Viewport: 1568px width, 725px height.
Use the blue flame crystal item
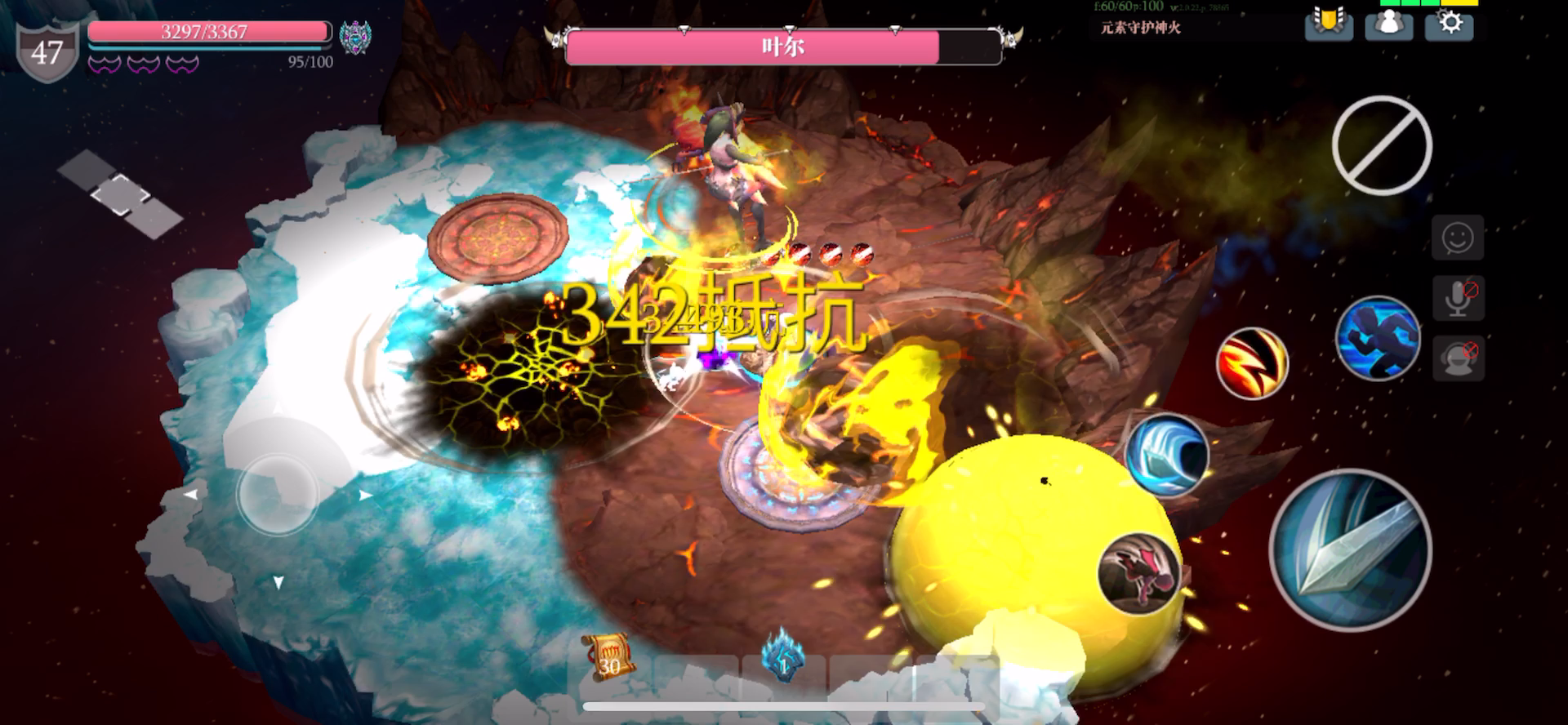click(x=783, y=656)
